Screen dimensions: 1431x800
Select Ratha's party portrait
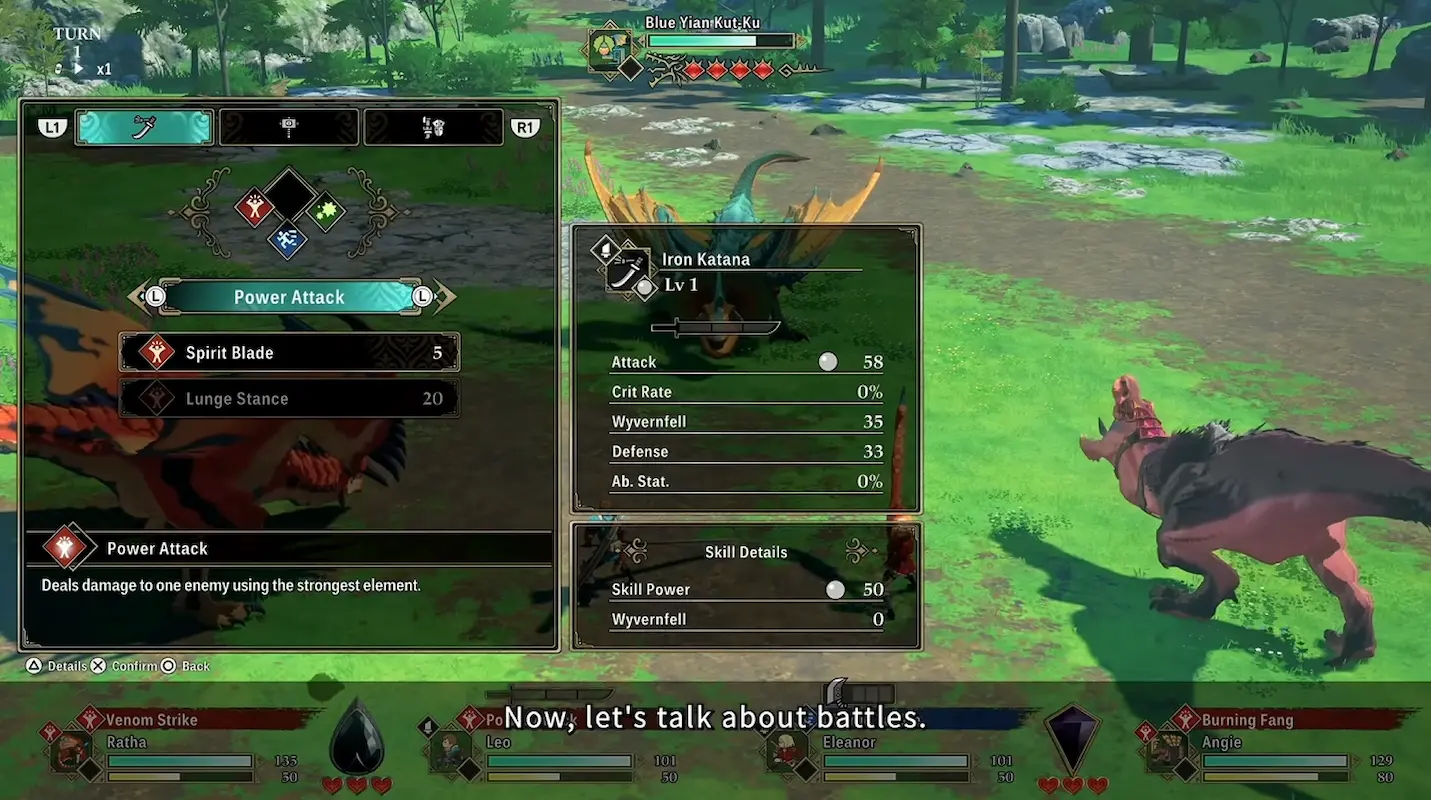click(x=72, y=753)
